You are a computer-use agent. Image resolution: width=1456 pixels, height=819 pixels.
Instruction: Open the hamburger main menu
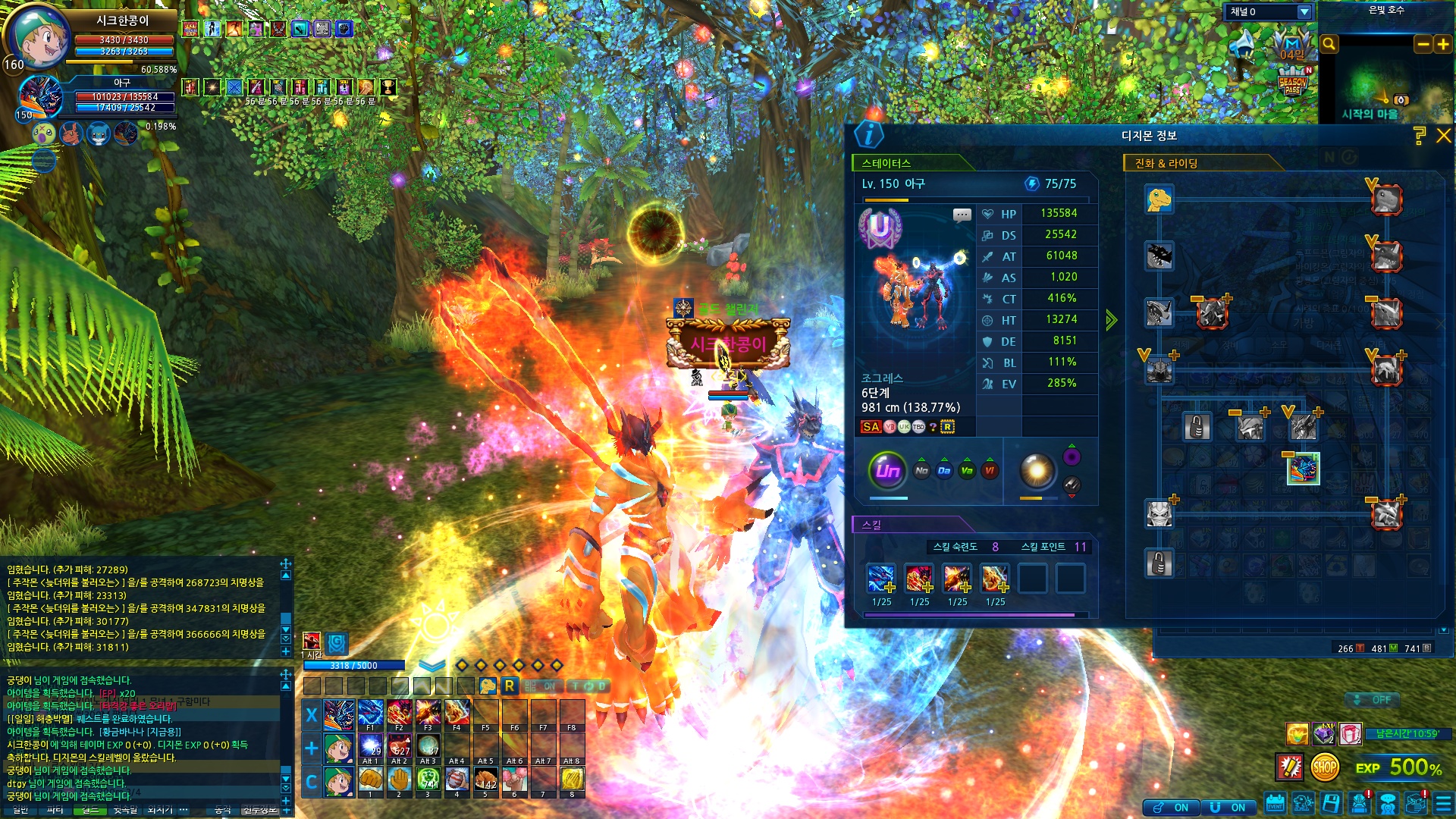pos(1443,804)
